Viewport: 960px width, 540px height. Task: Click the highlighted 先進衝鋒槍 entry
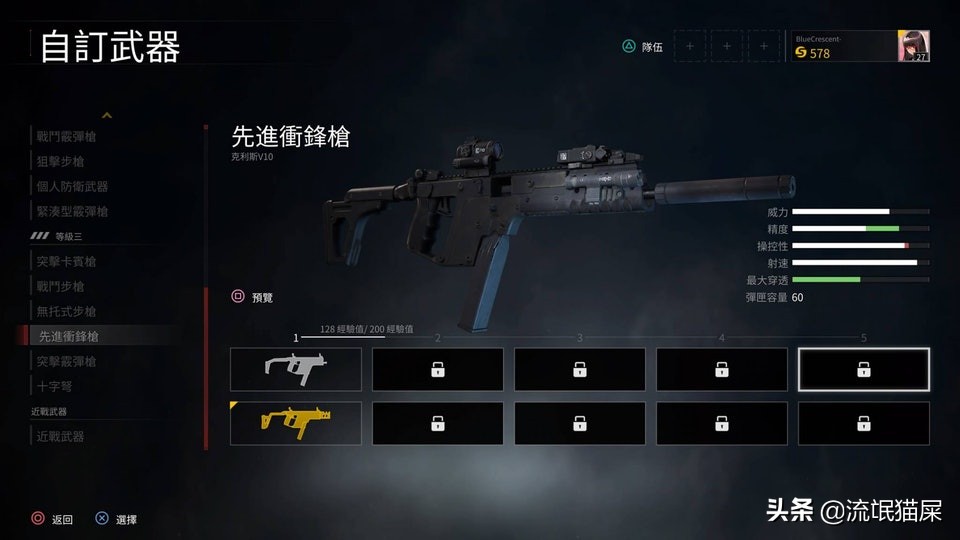tap(68, 336)
